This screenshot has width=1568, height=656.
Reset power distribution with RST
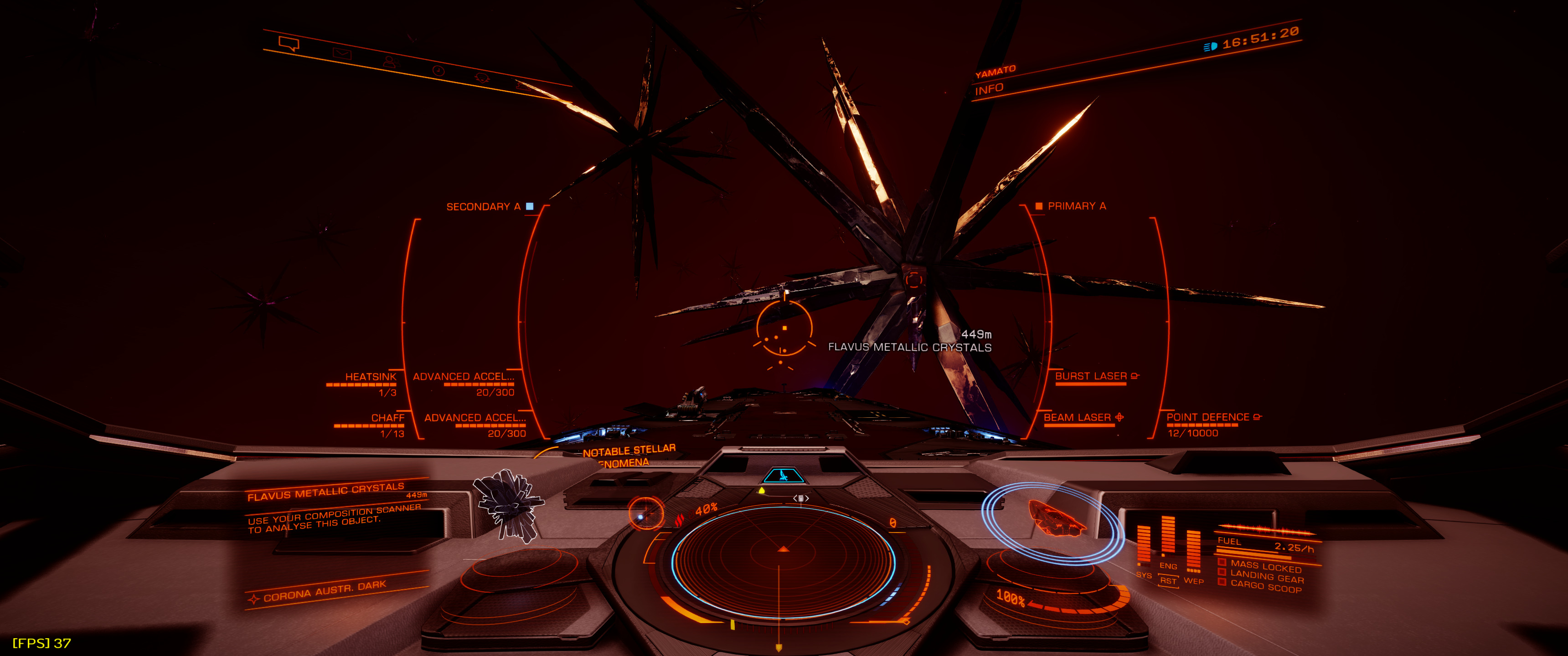1167,581
